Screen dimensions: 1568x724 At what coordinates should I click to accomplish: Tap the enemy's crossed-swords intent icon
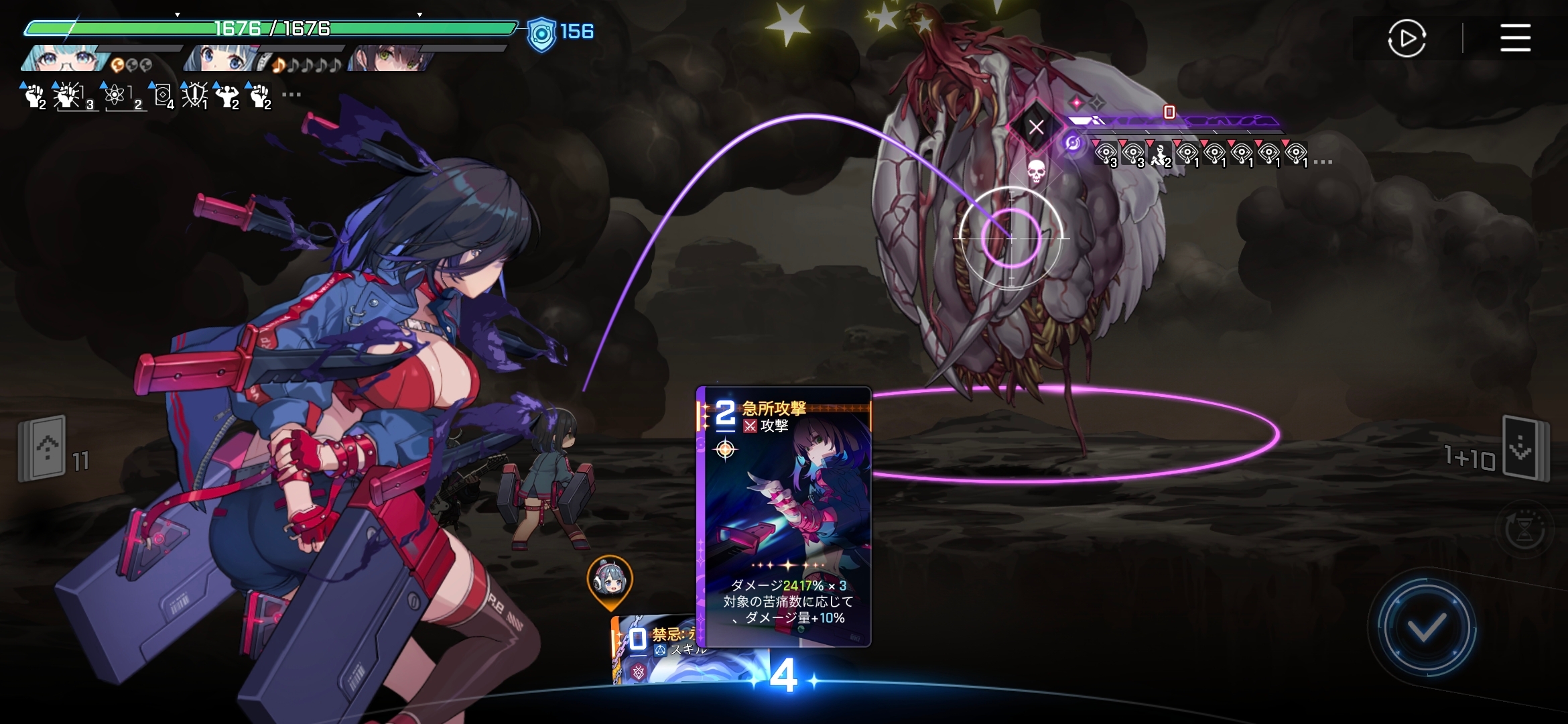(1036, 127)
